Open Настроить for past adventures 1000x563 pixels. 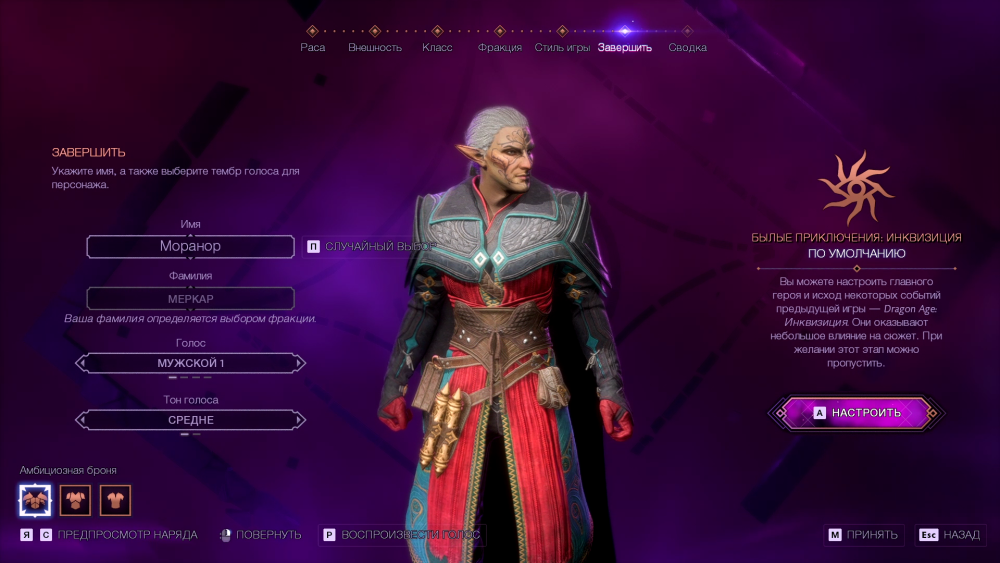point(857,412)
